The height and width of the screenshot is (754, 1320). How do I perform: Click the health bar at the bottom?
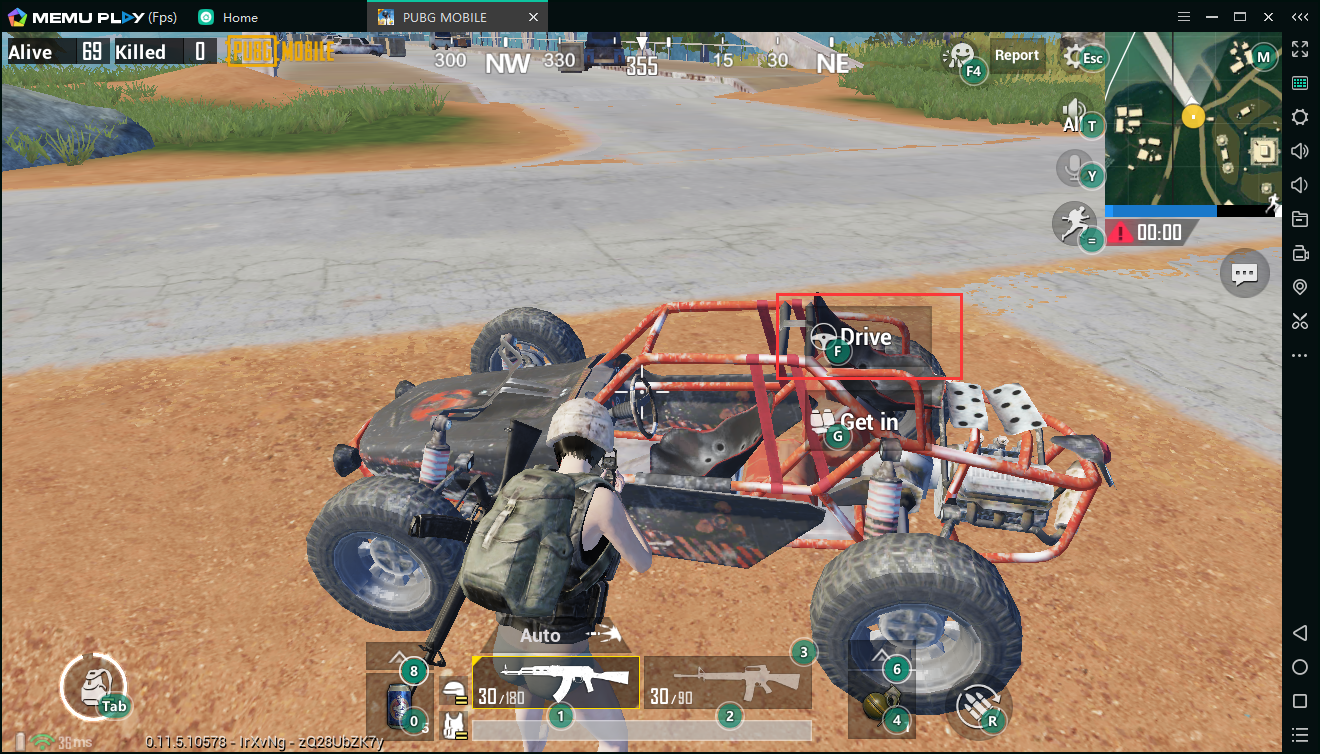point(640,729)
